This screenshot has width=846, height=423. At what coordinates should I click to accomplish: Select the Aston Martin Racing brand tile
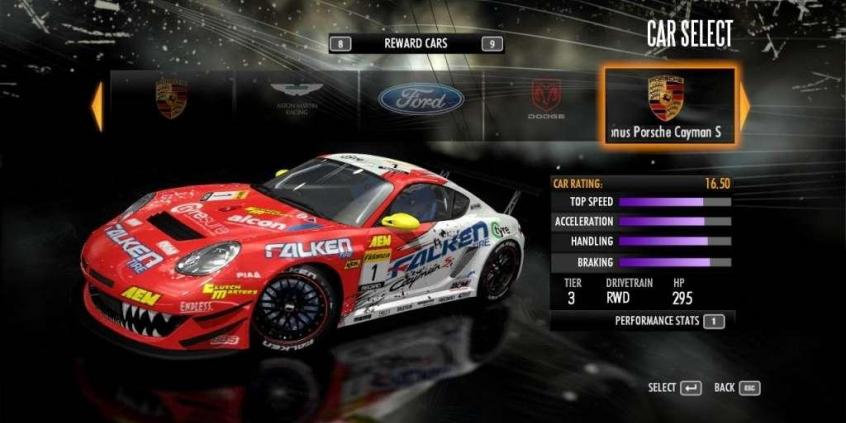(x=297, y=98)
